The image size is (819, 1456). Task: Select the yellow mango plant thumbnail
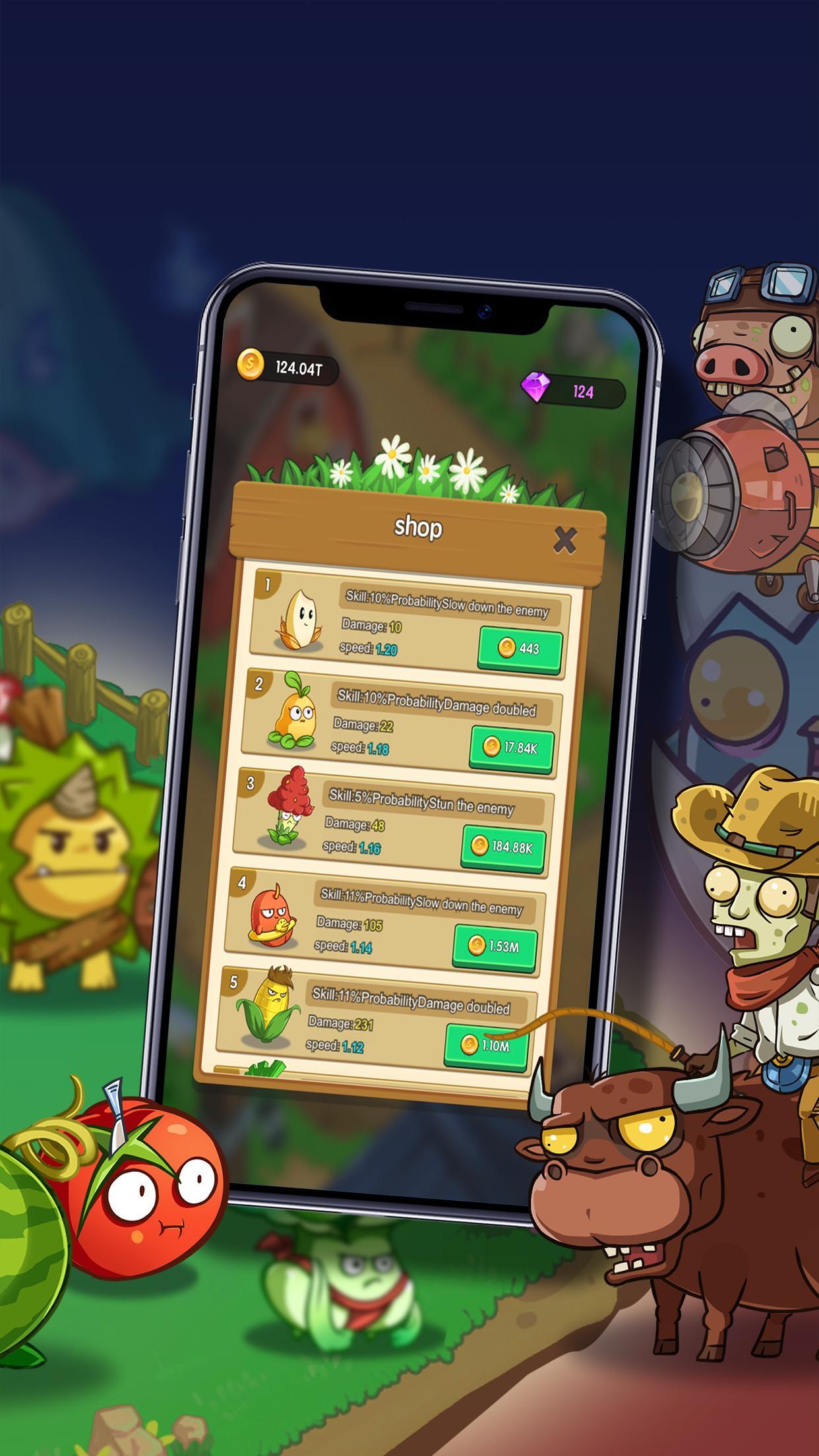pos(292,712)
